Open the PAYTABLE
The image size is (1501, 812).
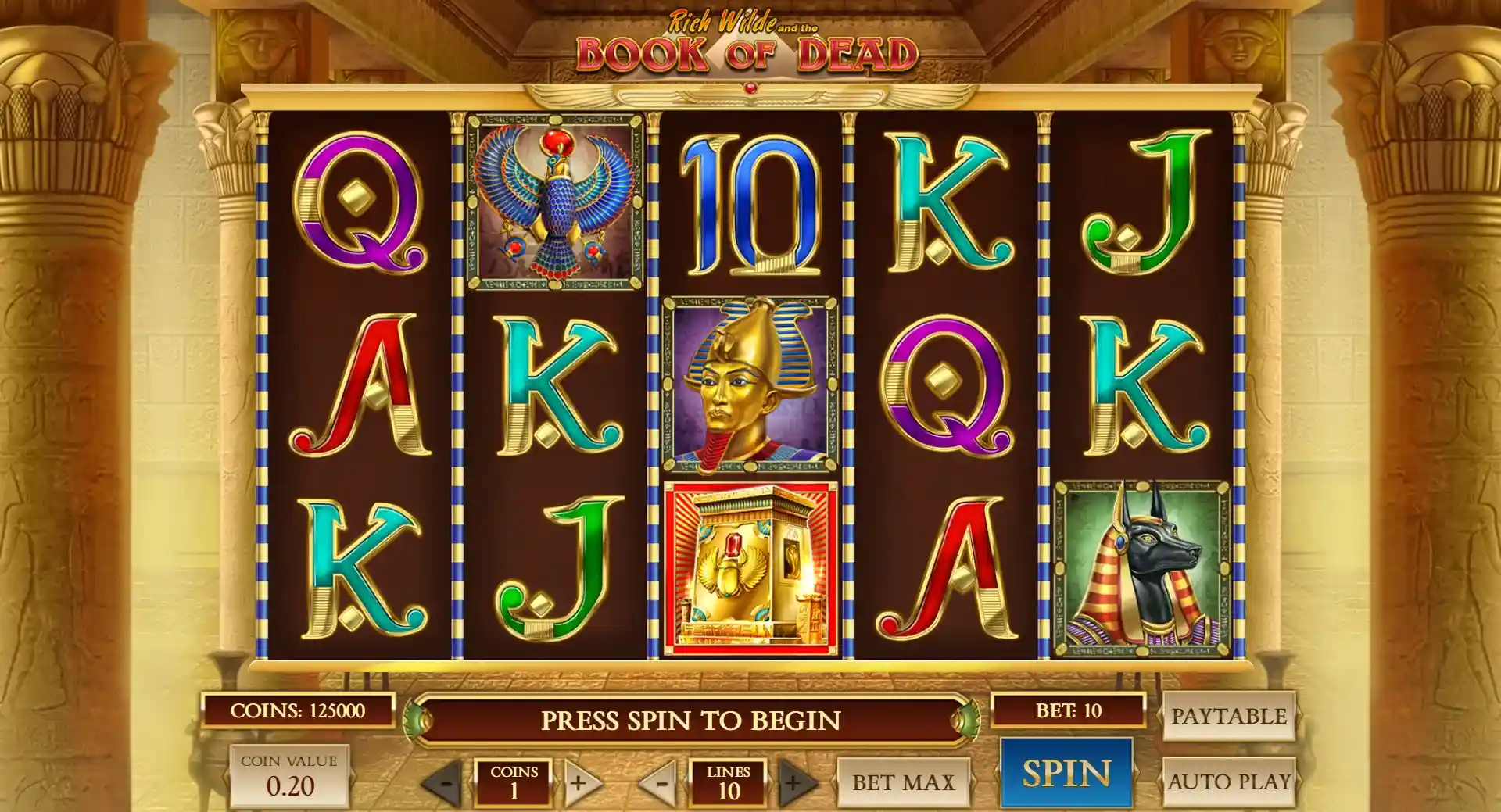click(x=1228, y=716)
